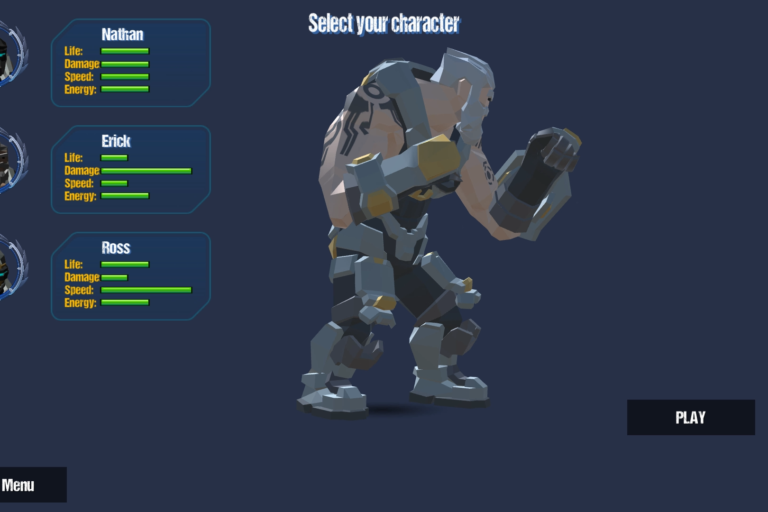Pick the Ross character card
768x512 pixels.
pyautogui.click(x=130, y=276)
